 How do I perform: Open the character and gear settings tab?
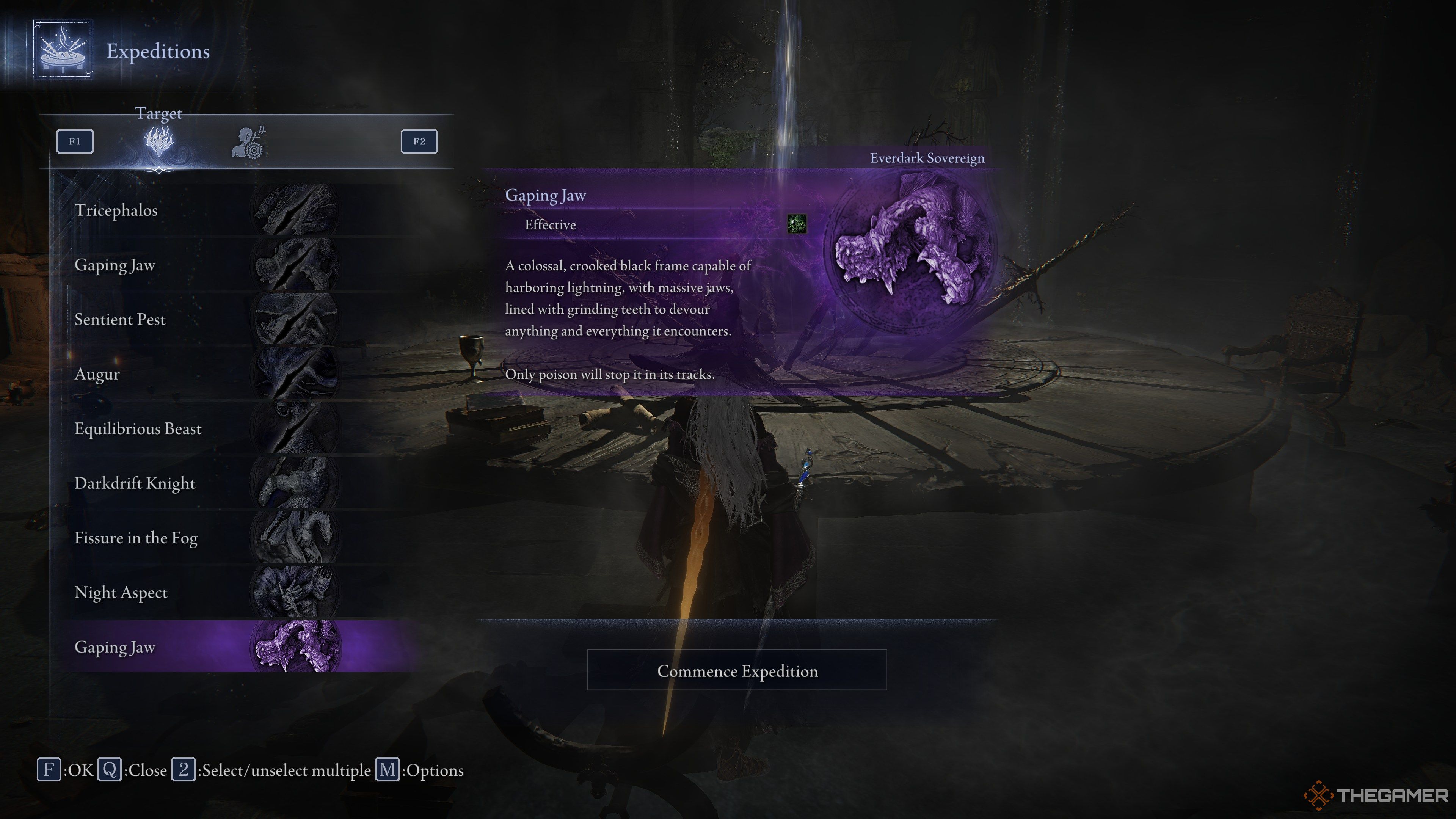click(249, 143)
